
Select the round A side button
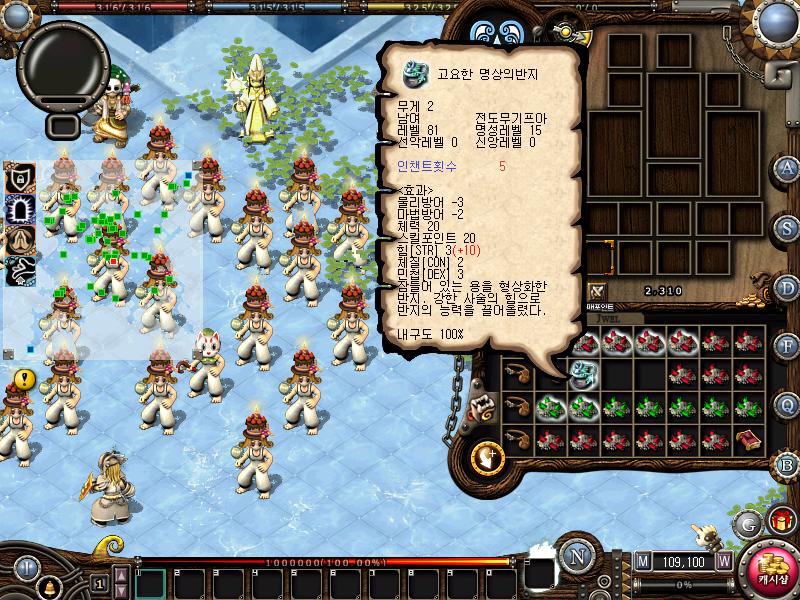tap(788, 167)
